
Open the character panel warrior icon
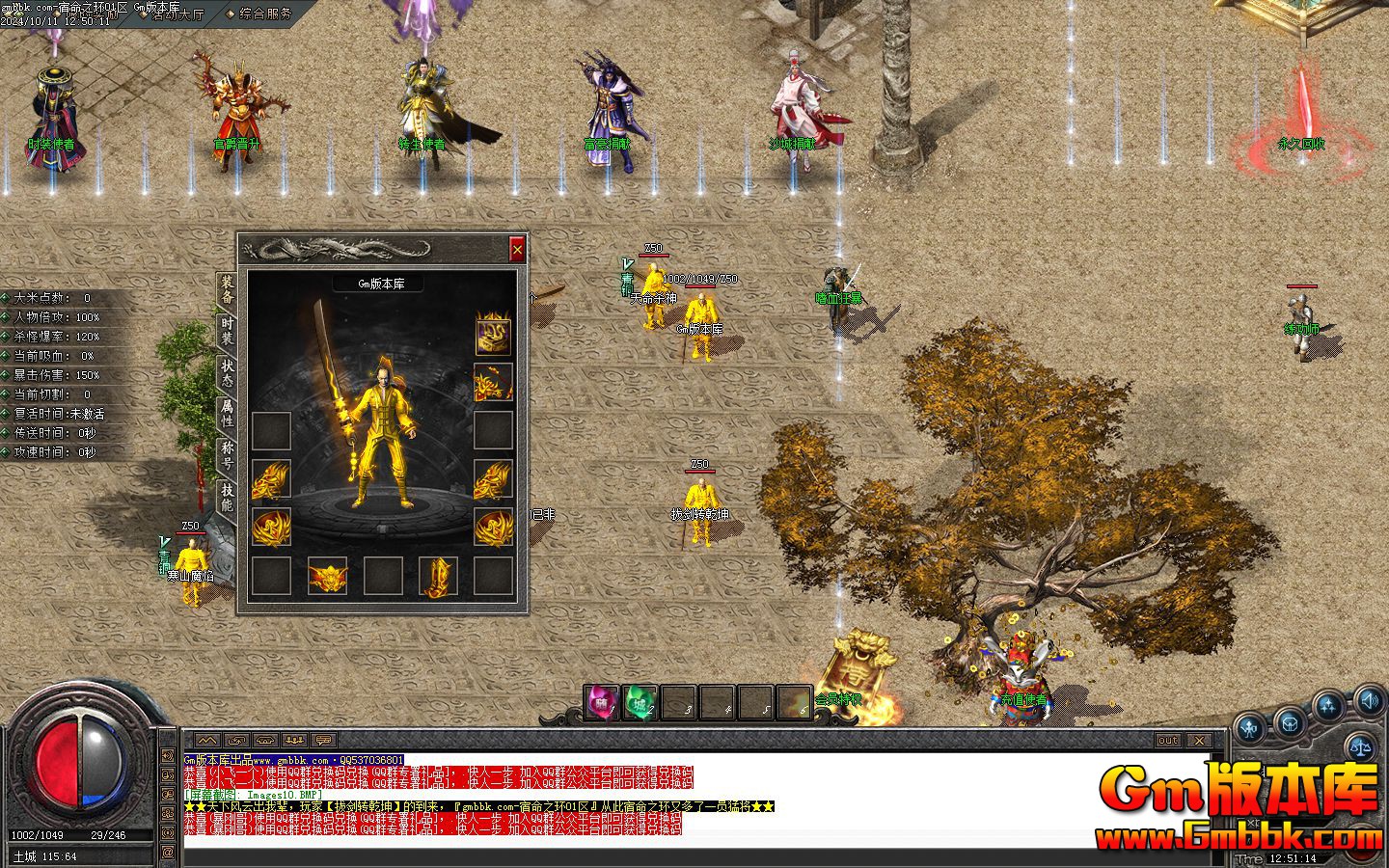click(x=1251, y=728)
